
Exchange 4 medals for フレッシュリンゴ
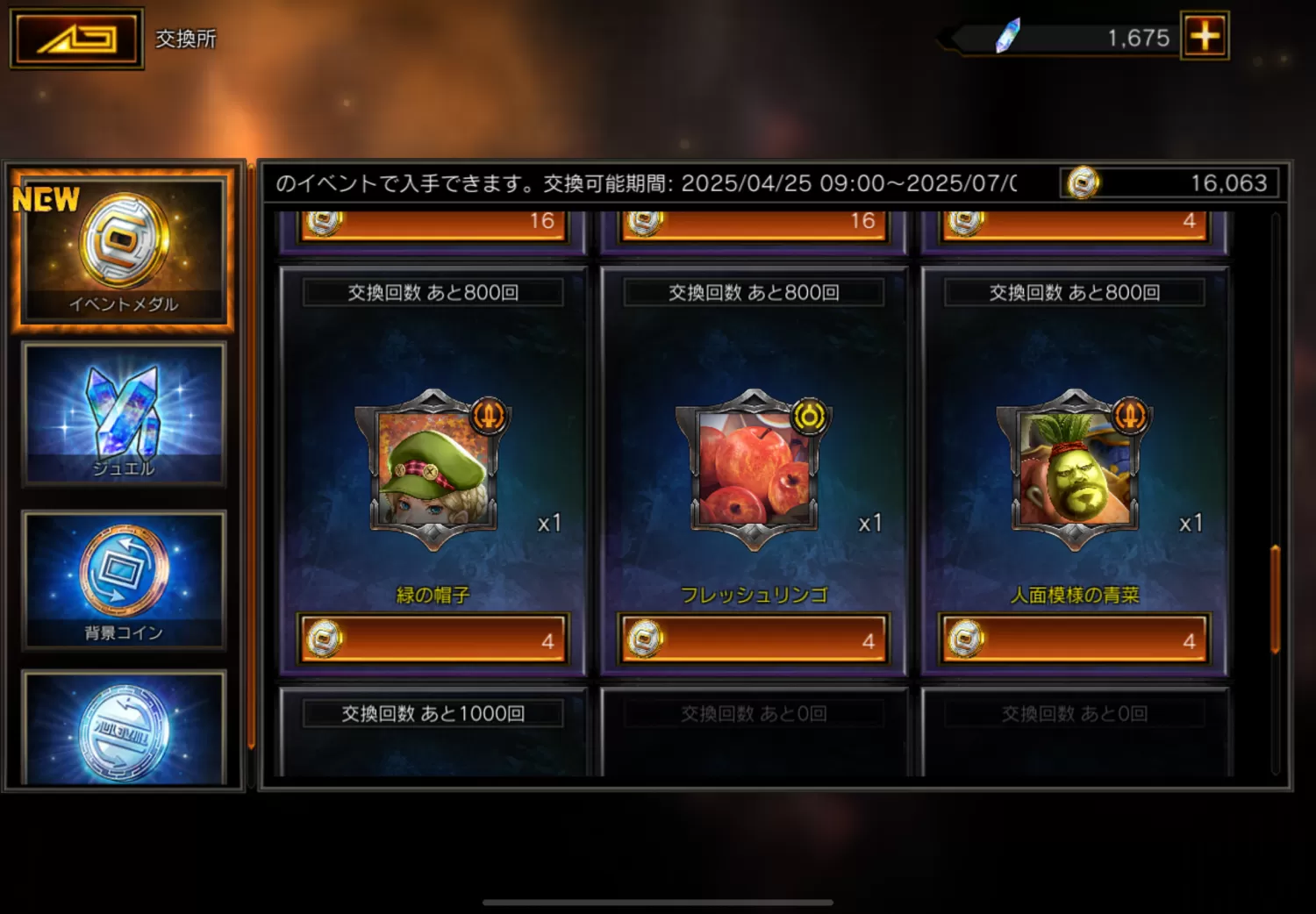[754, 639]
